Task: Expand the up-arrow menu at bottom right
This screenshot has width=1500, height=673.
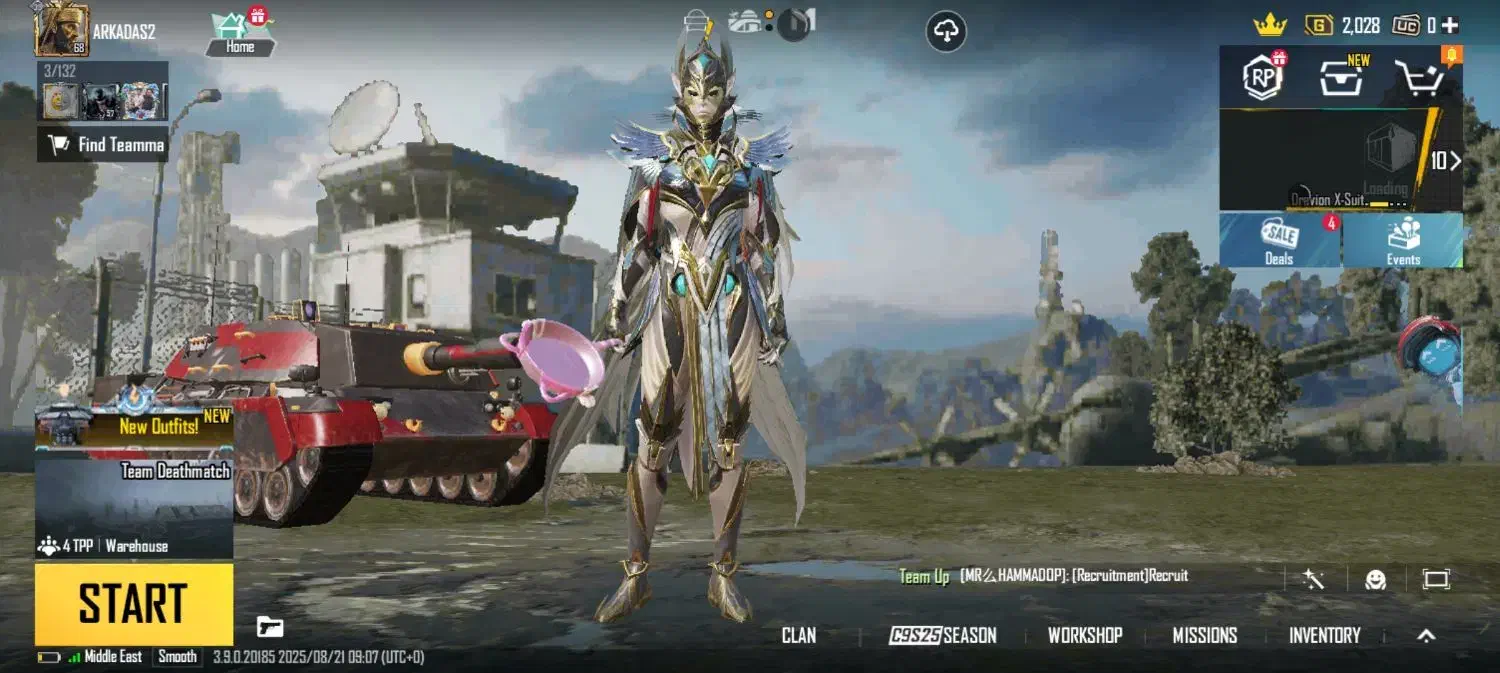Action: 1427,635
